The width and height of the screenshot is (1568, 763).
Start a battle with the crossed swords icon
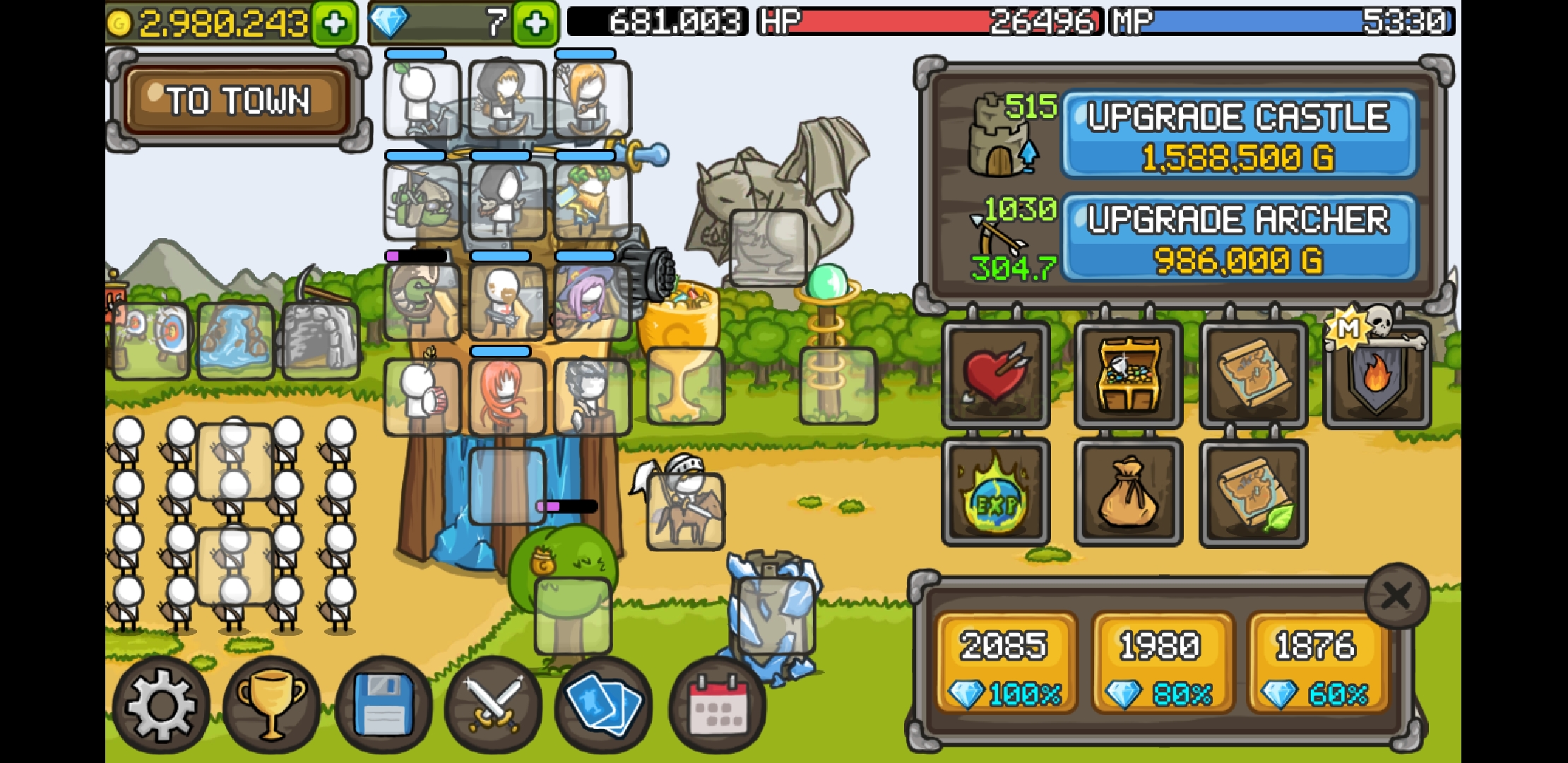pos(495,703)
